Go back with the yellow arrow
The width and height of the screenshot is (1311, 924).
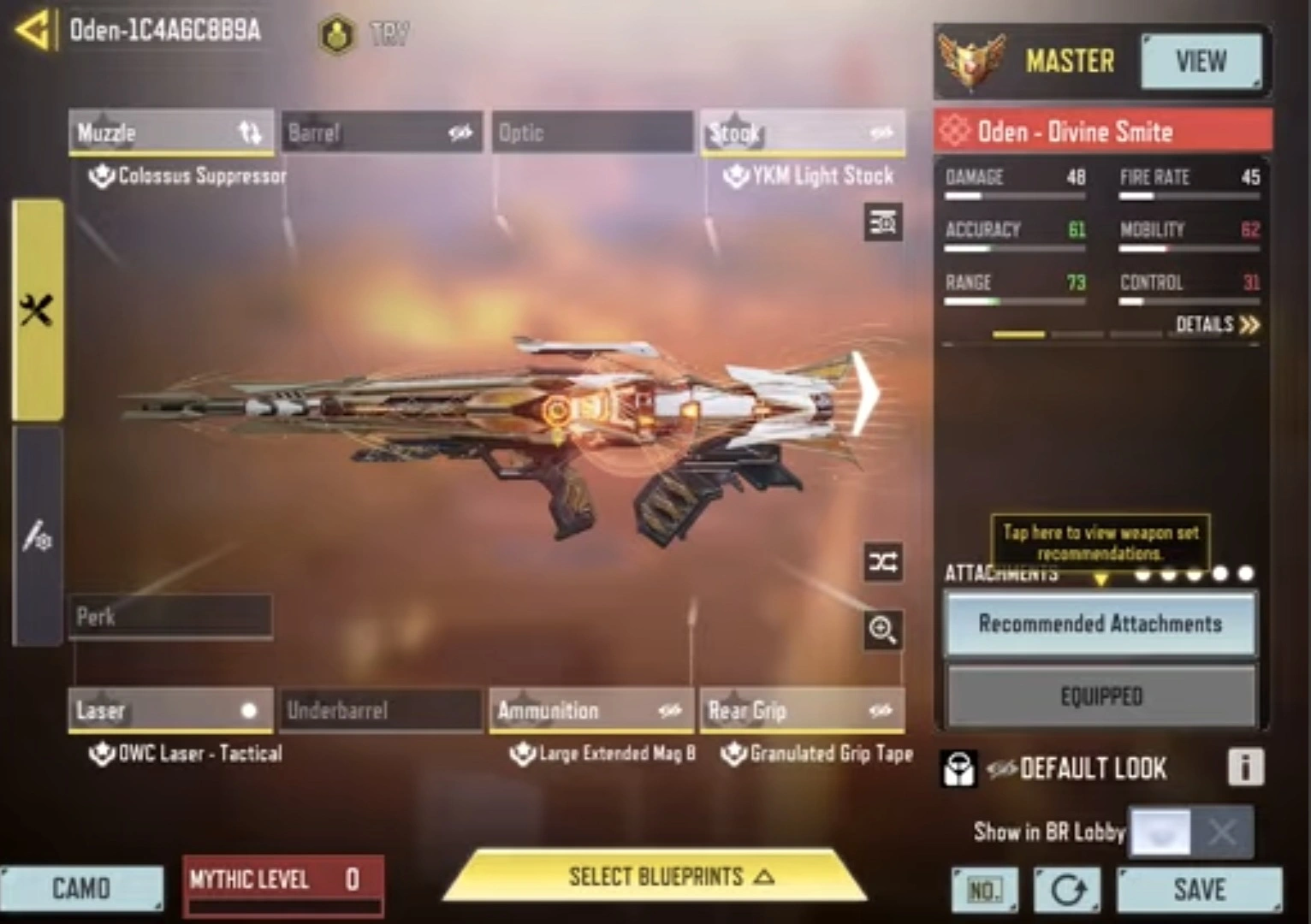point(33,31)
